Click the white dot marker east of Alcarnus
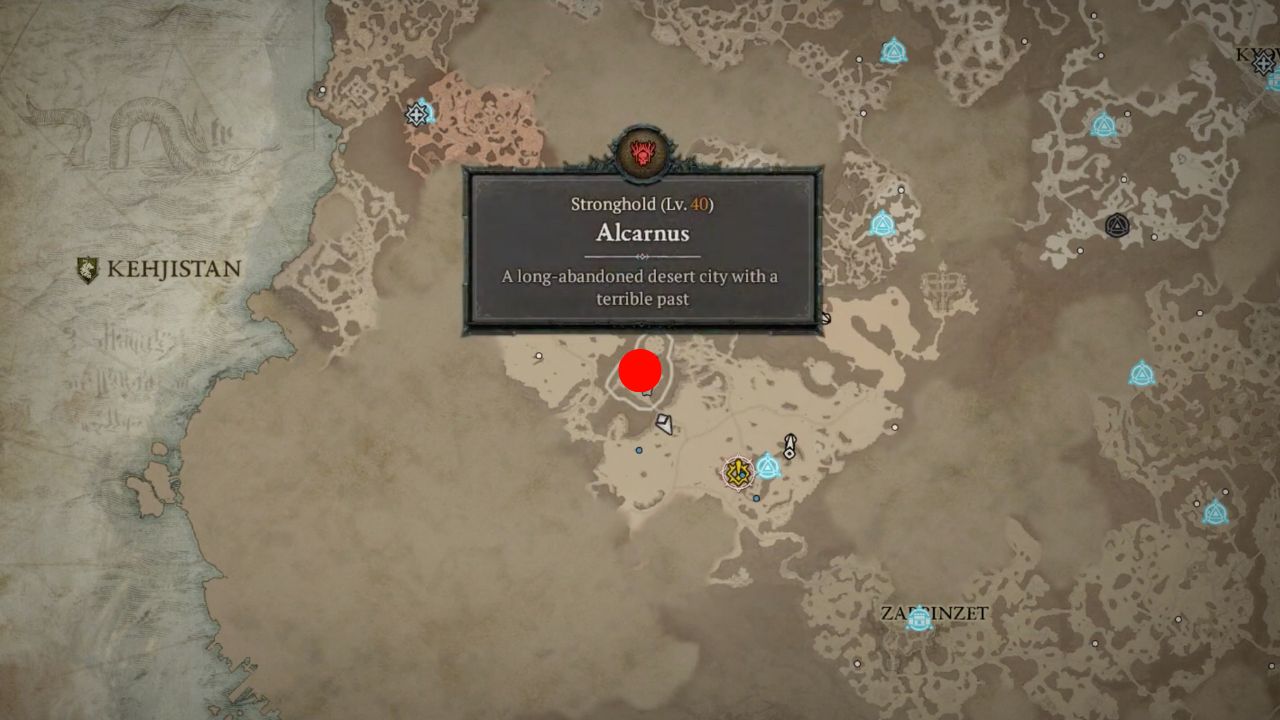The width and height of the screenshot is (1280, 720). [x=893, y=428]
